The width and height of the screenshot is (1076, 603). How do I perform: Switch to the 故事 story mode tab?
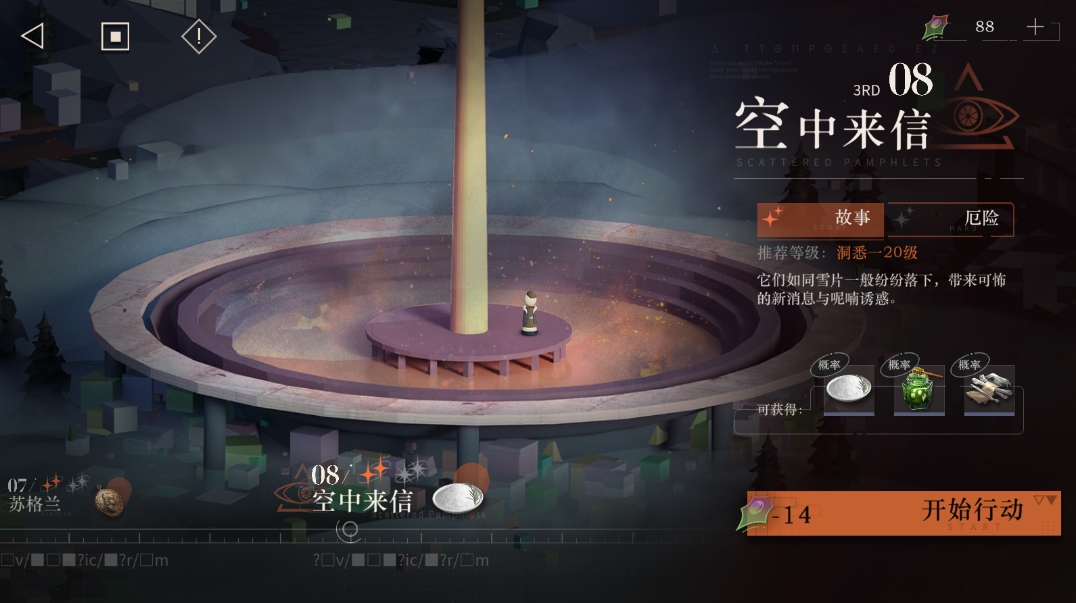(821, 218)
